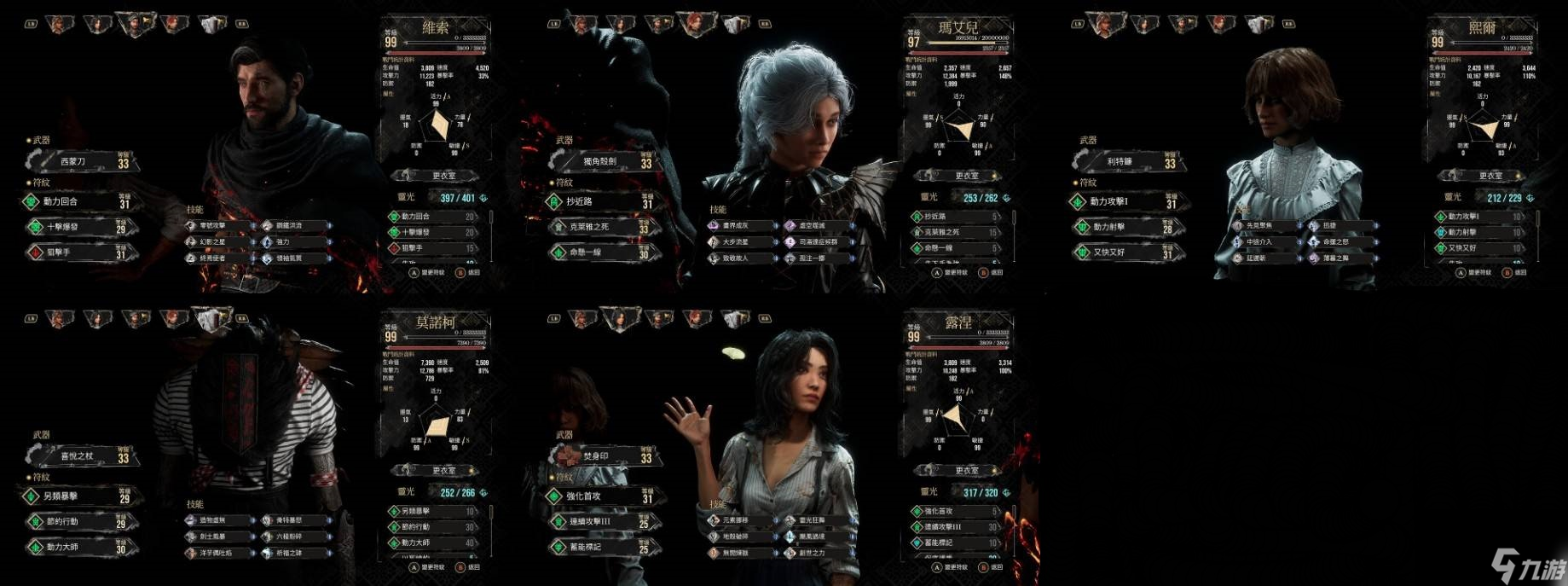Select the 又快又好 picto slot at level 31

point(1121,252)
